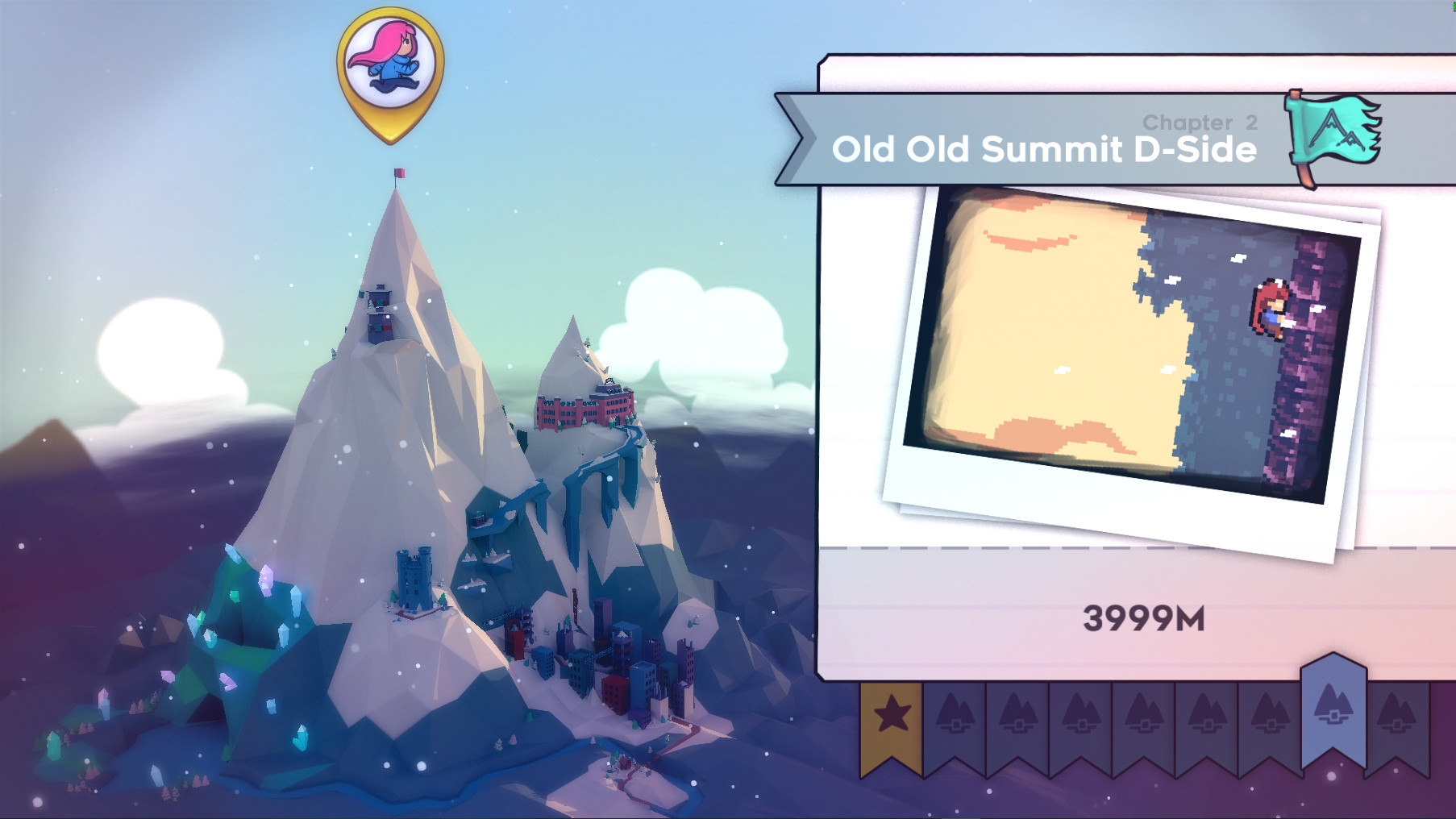Screen dimensions: 1456x819
Task: Click the teal mountain flag icon
Action: [1336, 133]
